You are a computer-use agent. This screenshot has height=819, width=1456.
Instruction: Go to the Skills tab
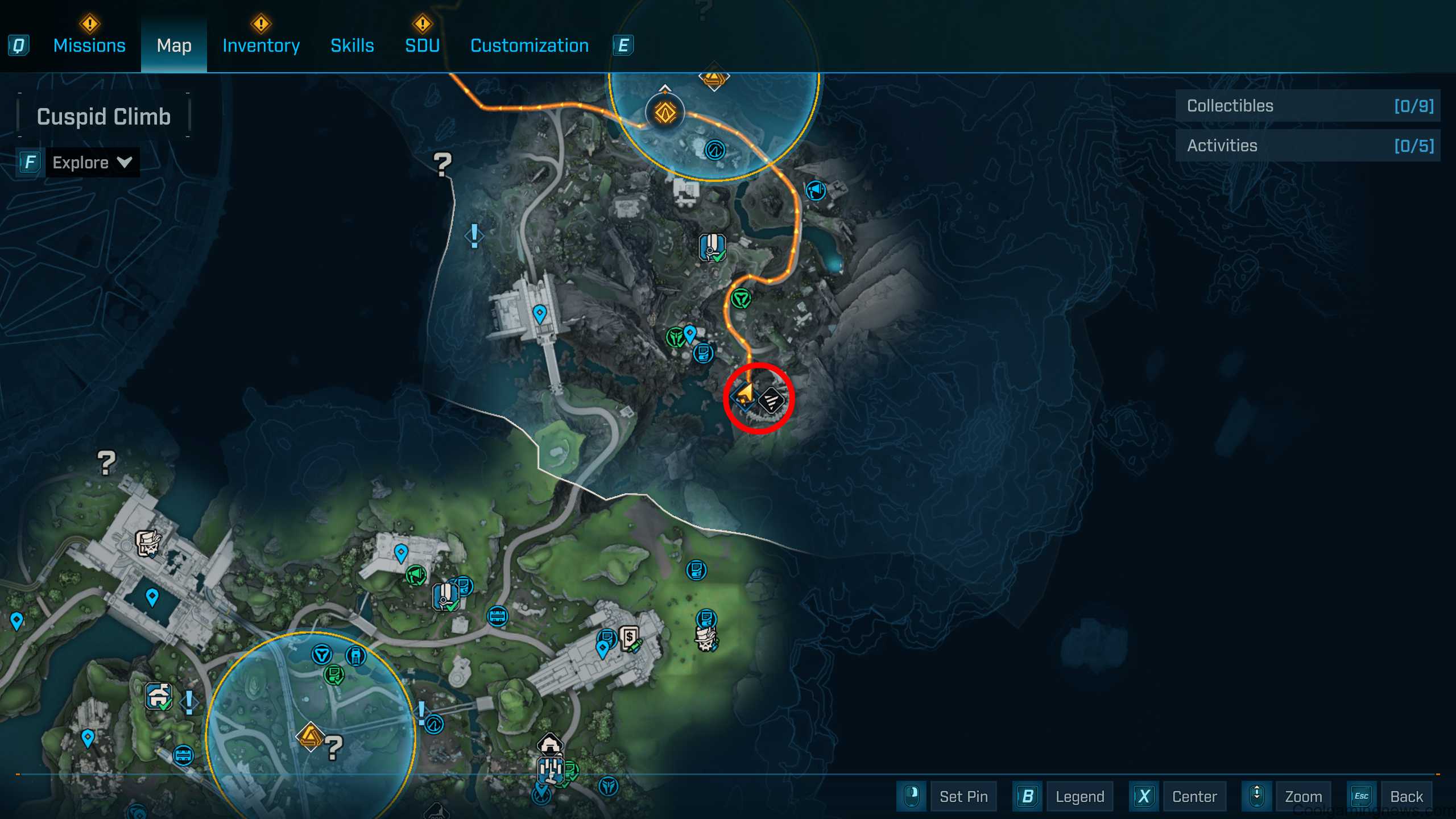click(x=352, y=45)
